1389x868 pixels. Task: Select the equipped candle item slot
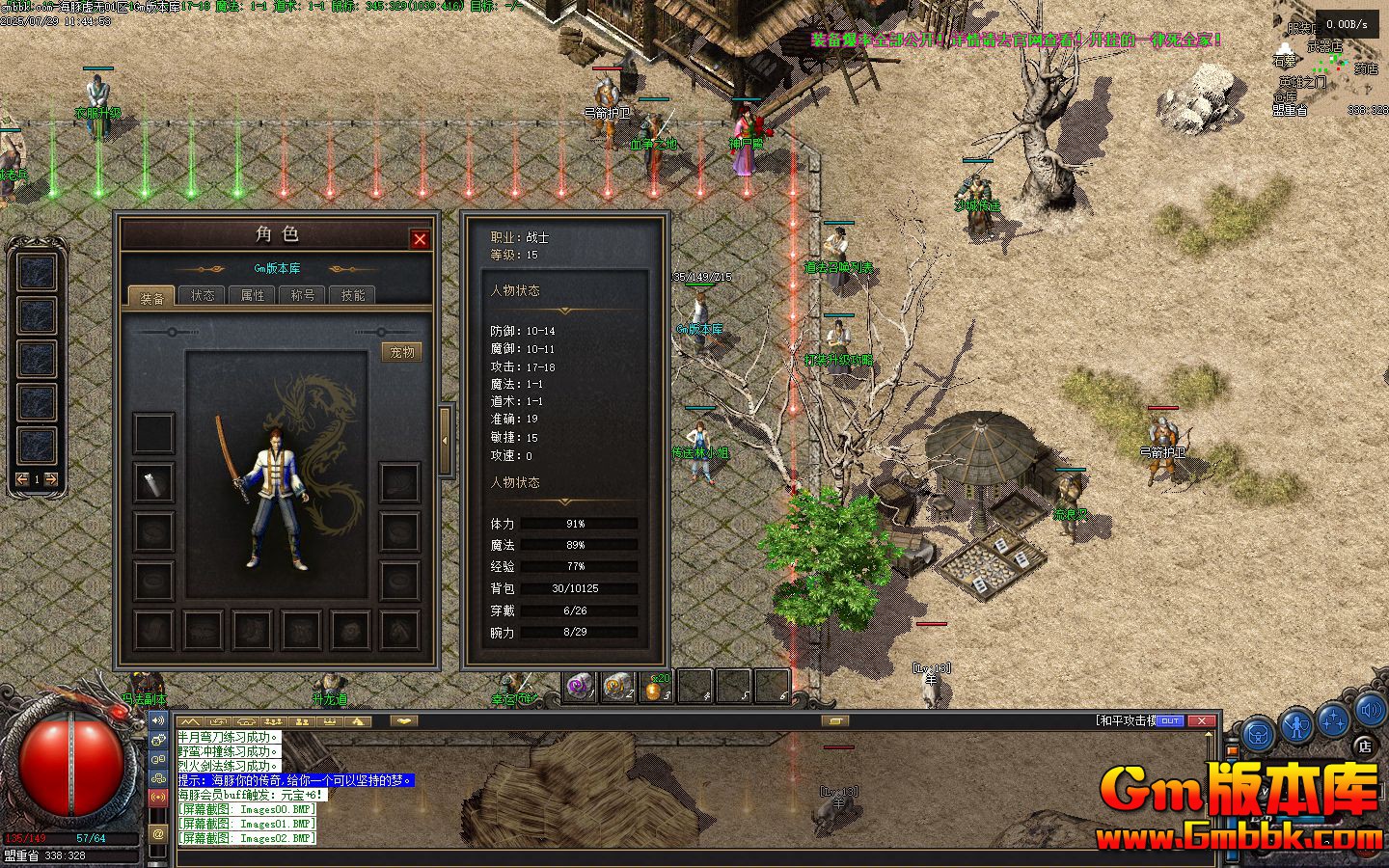tap(154, 483)
